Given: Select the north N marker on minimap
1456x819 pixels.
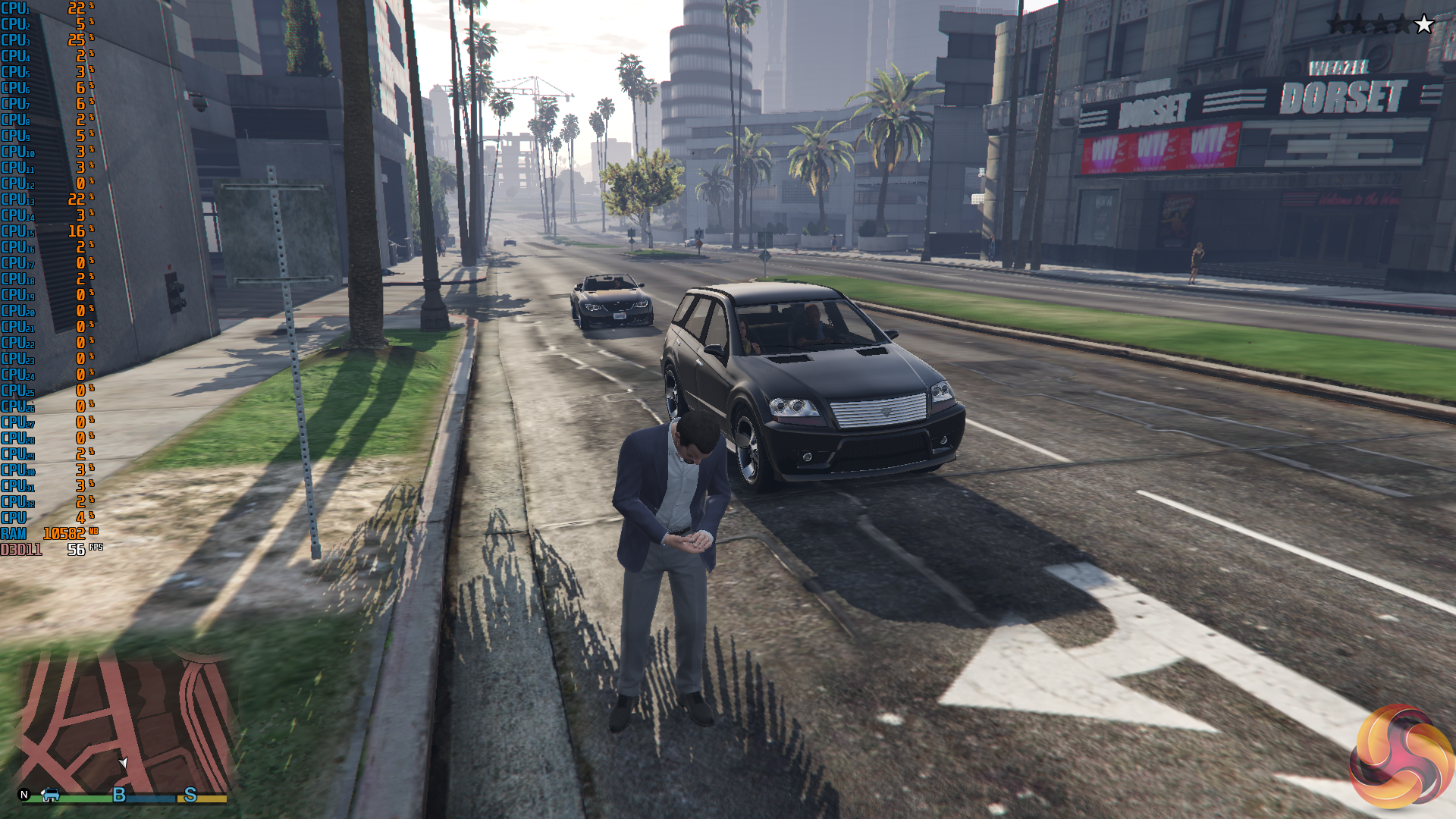Looking at the screenshot, I should click(24, 795).
